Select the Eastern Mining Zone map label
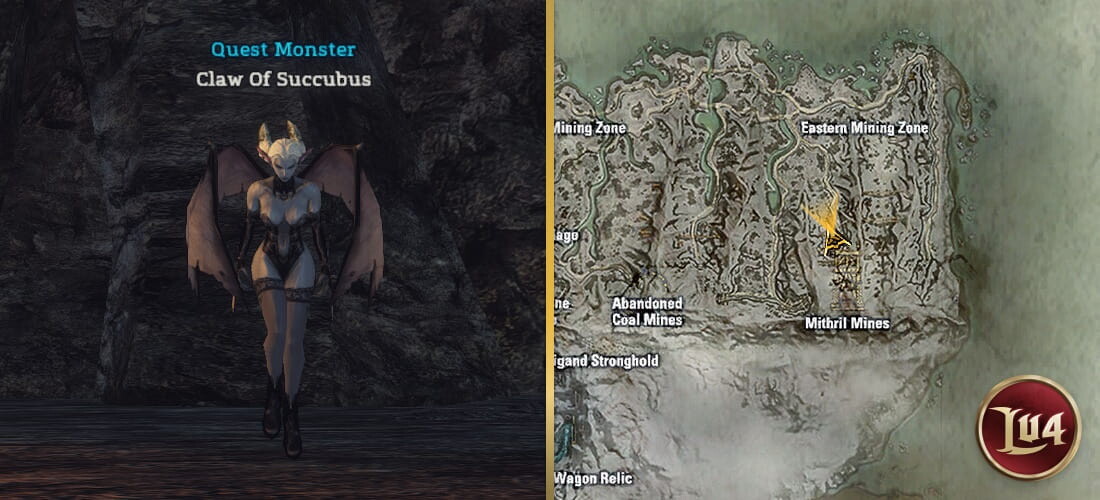The width and height of the screenshot is (1100, 500). [865, 128]
